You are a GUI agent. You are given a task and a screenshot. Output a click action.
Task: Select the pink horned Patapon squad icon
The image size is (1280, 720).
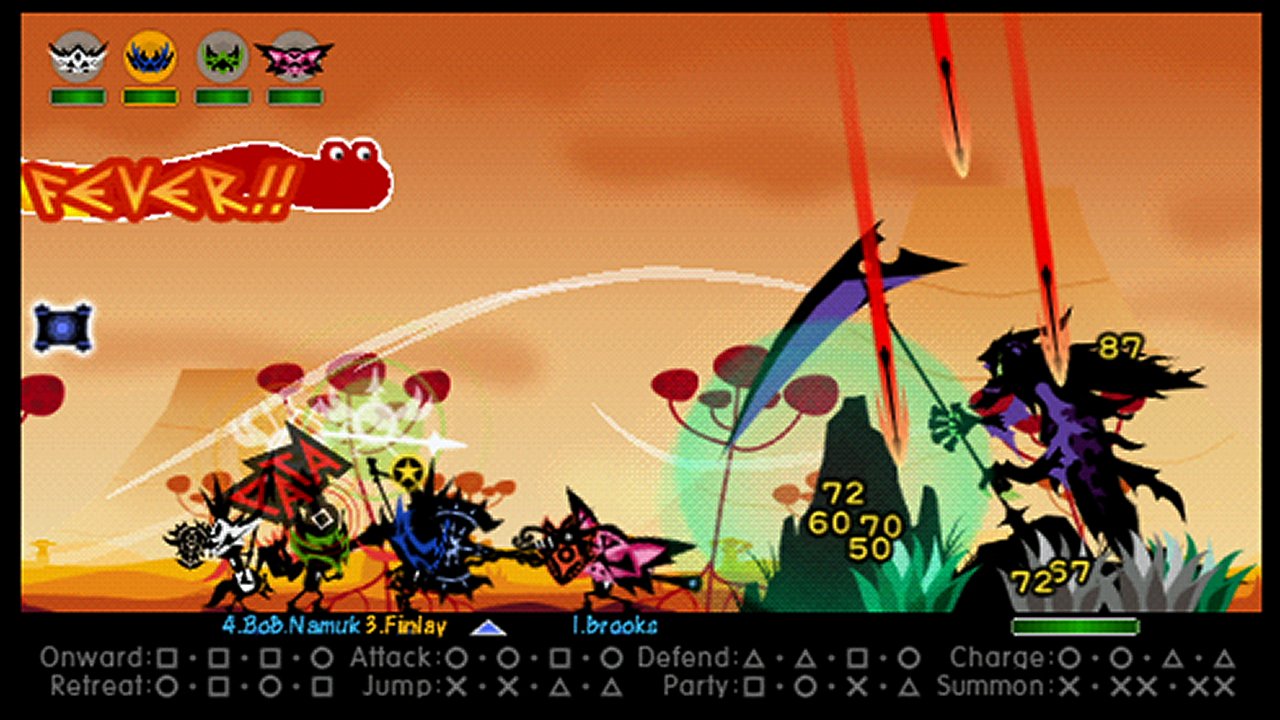coord(294,57)
